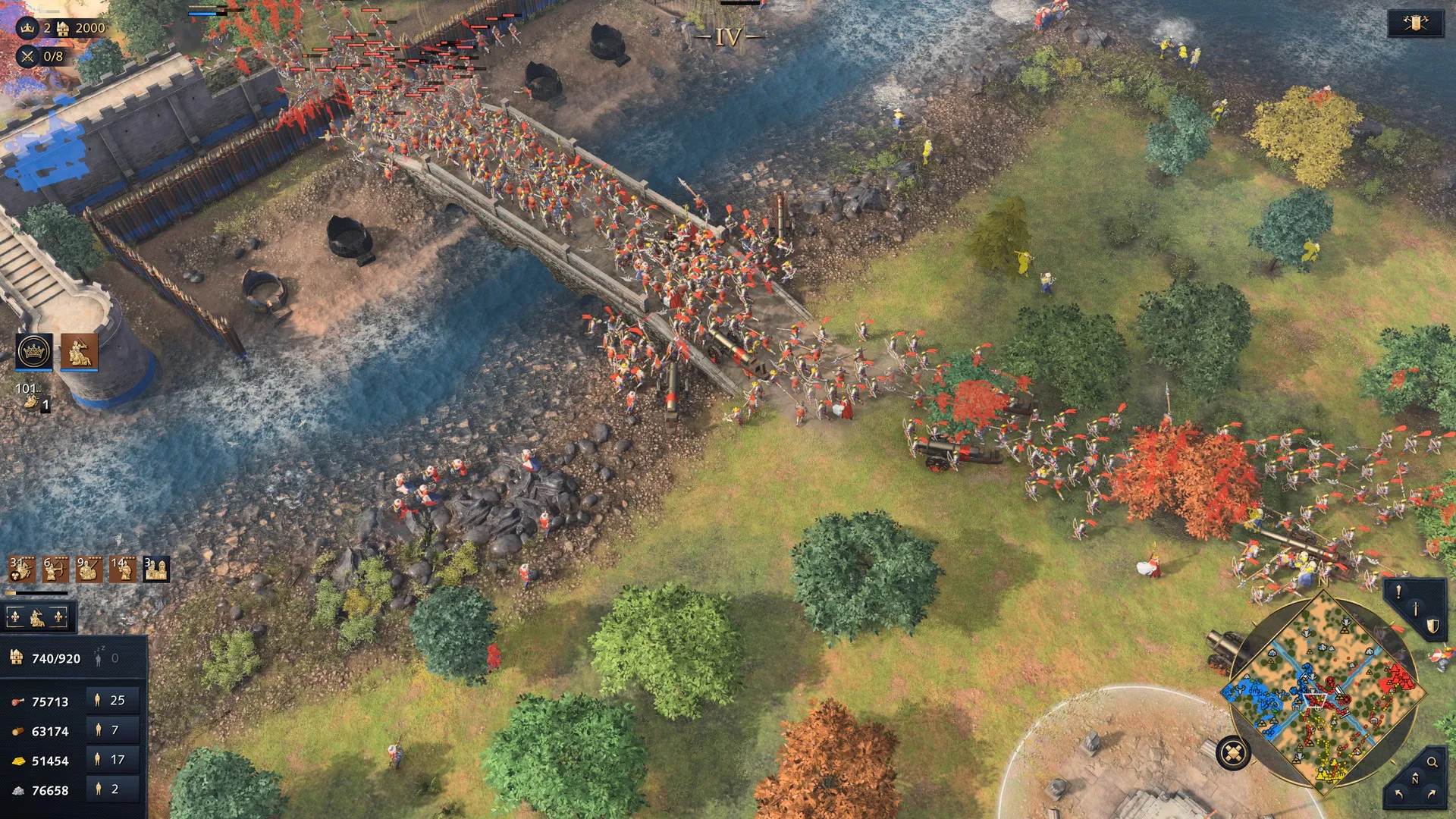Viewport: 1456px width, 819px height.
Task: Open the menu button in the top-right corner
Action: [1415, 24]
